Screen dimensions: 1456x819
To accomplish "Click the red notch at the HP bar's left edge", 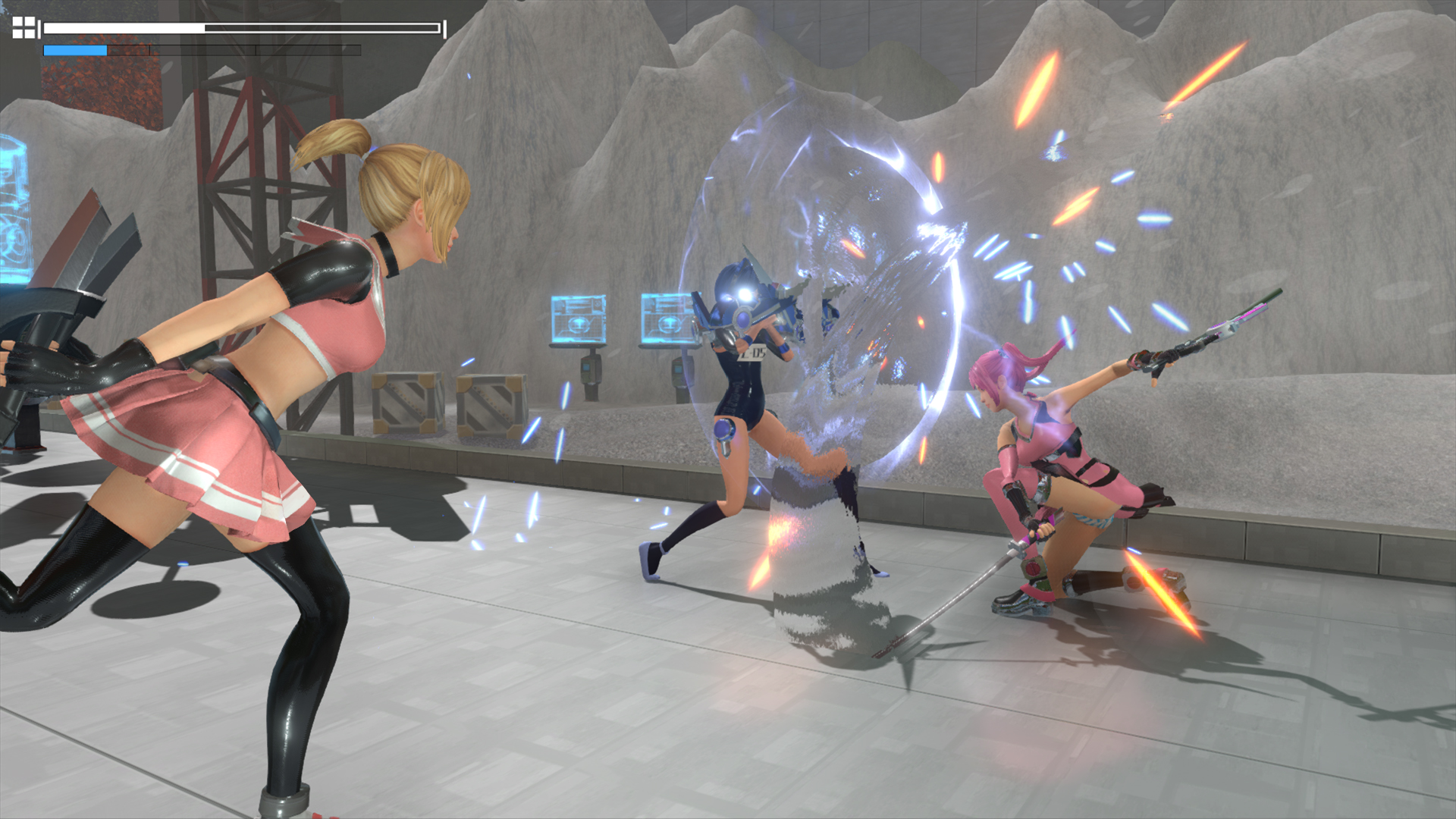I will [x=39, y=30].
